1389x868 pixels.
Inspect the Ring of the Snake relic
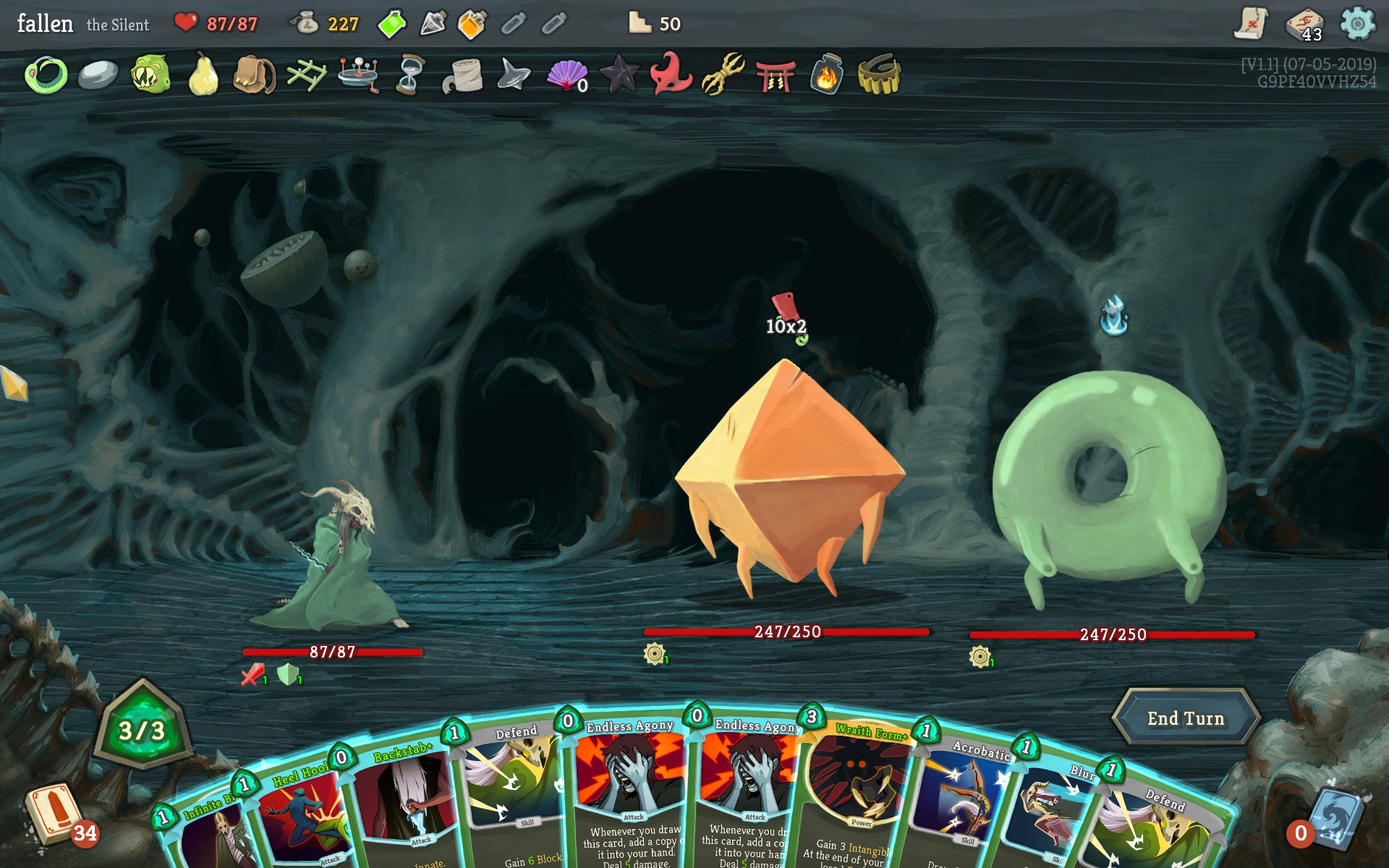46,75
